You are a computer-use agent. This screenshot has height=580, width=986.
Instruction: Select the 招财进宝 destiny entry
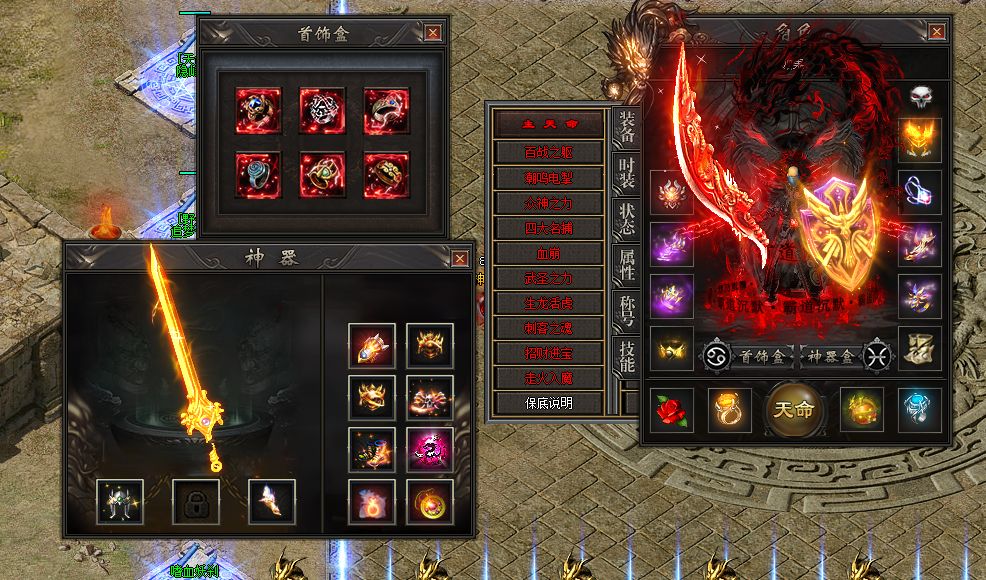pos(549,353)
